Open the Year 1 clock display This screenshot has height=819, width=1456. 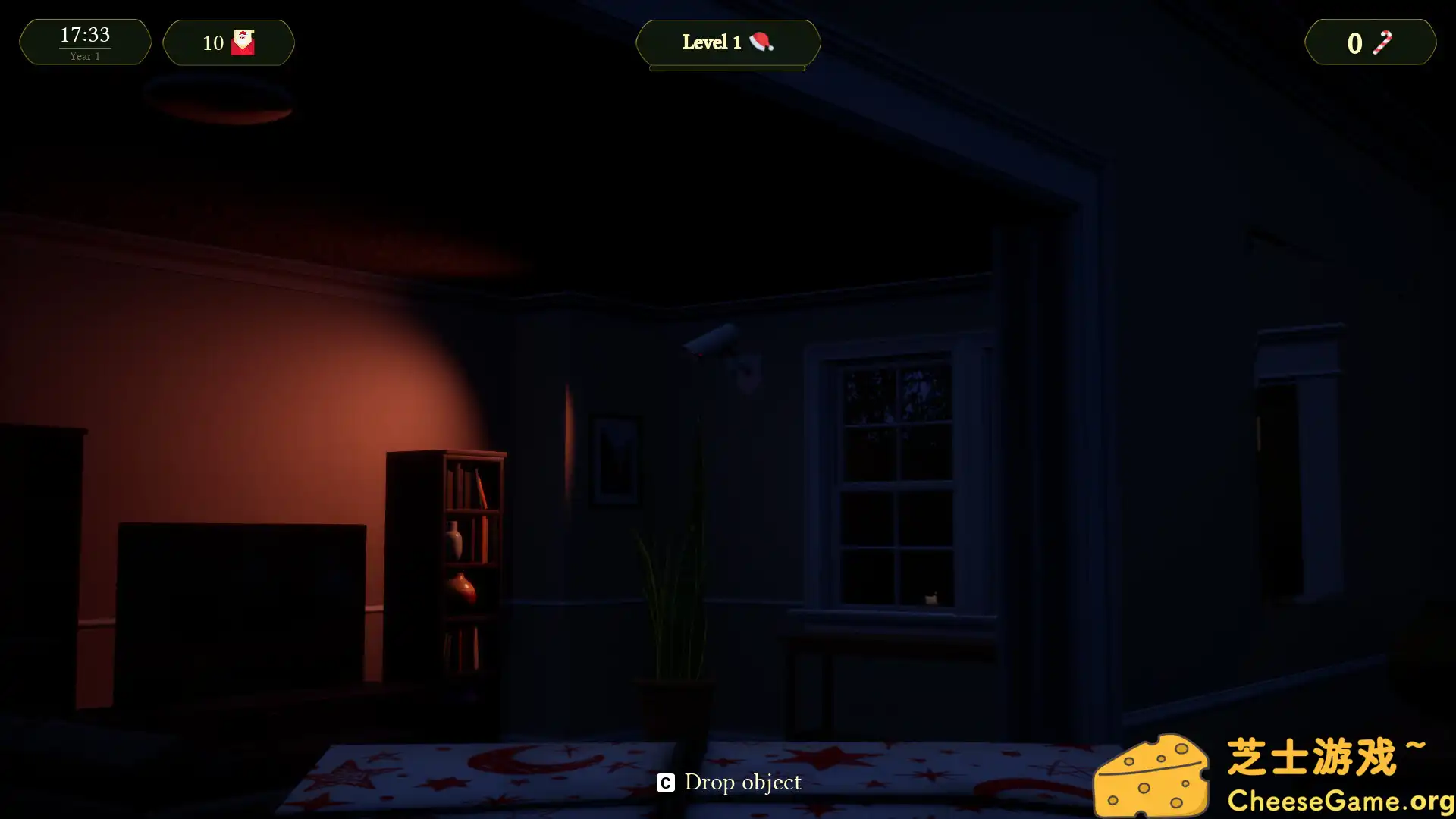pos(84,55)
